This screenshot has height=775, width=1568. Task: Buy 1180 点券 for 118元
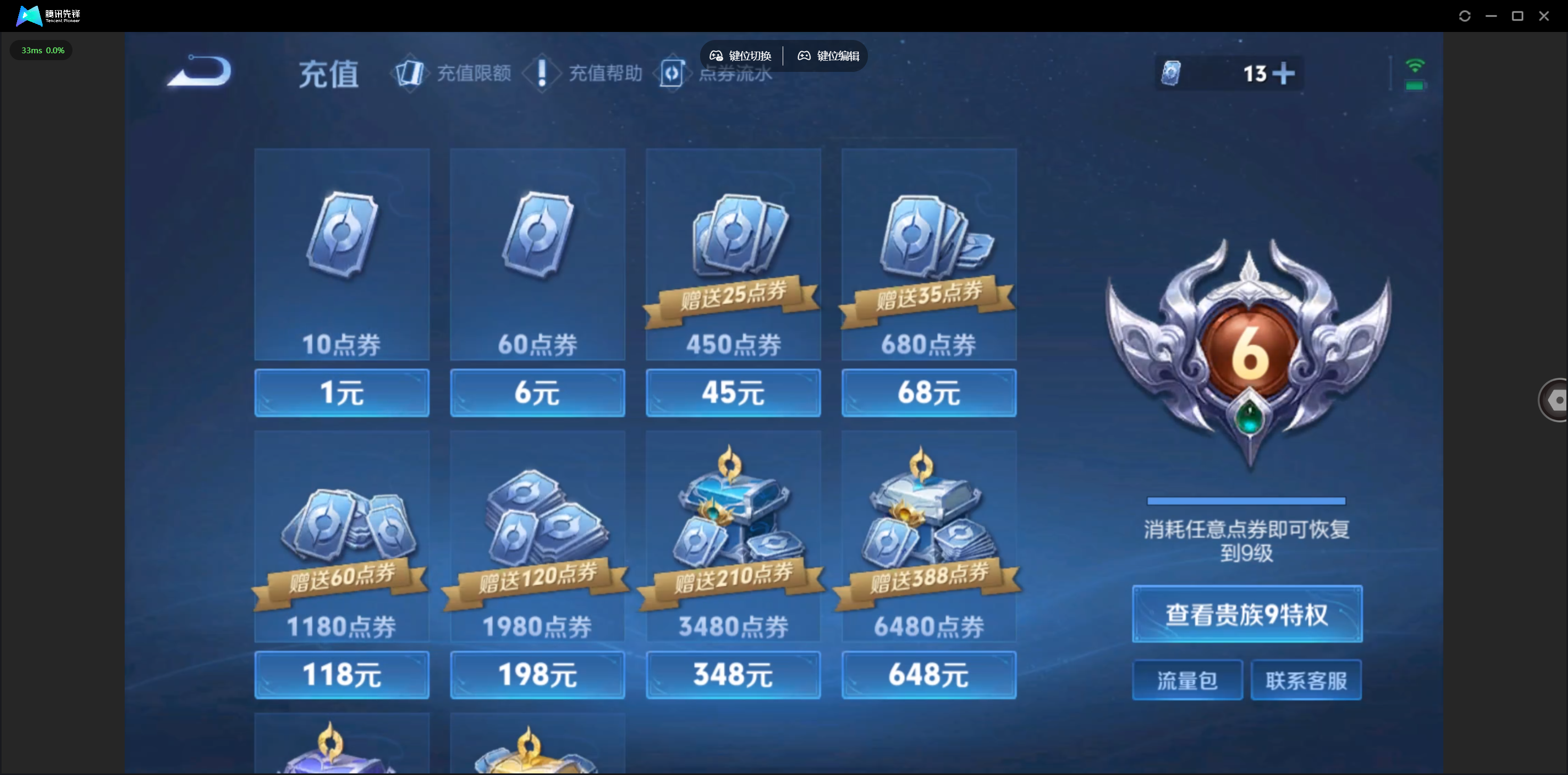pyautogui.click(x=342, y=674)
